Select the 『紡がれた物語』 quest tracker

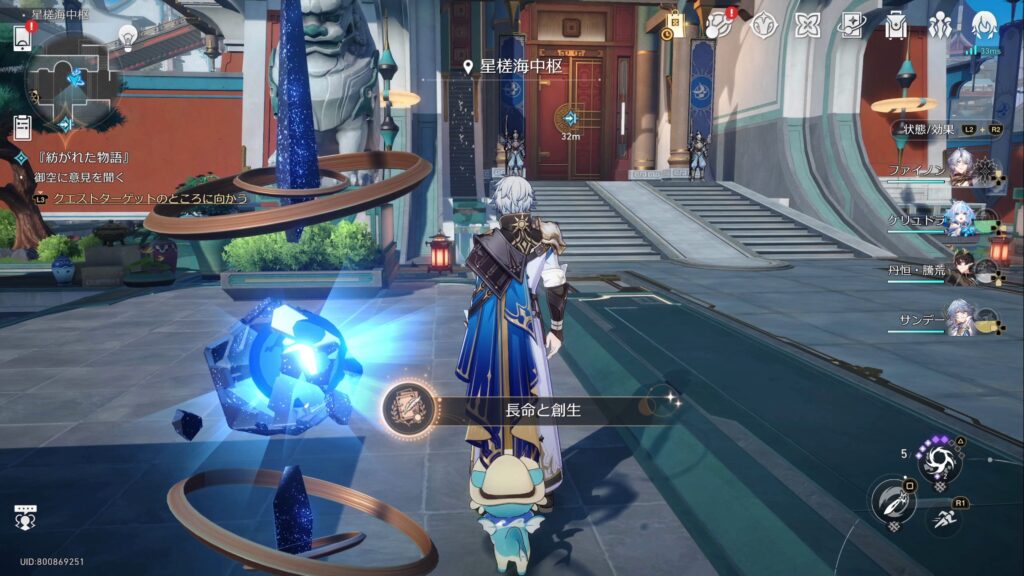[x=82, y=158]
